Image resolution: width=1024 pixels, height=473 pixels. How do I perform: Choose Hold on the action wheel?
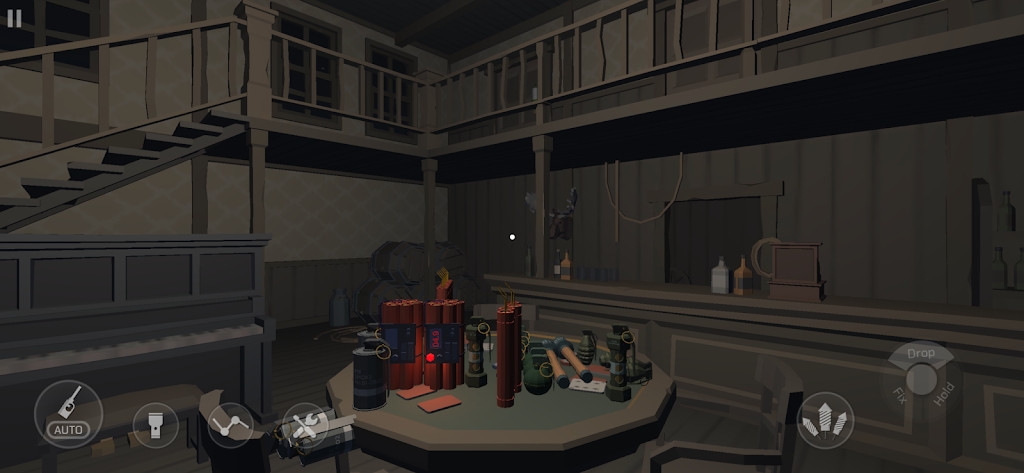click(x=945, y=392)
